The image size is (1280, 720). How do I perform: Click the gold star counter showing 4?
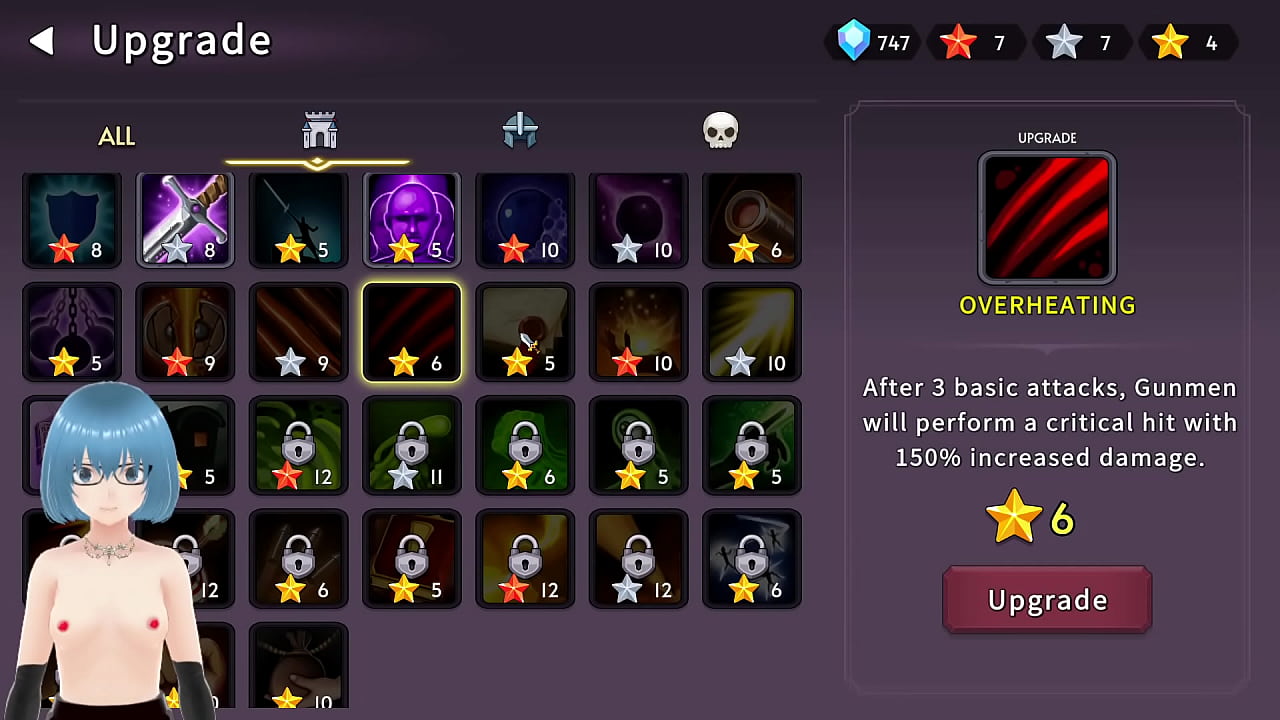1188,42
